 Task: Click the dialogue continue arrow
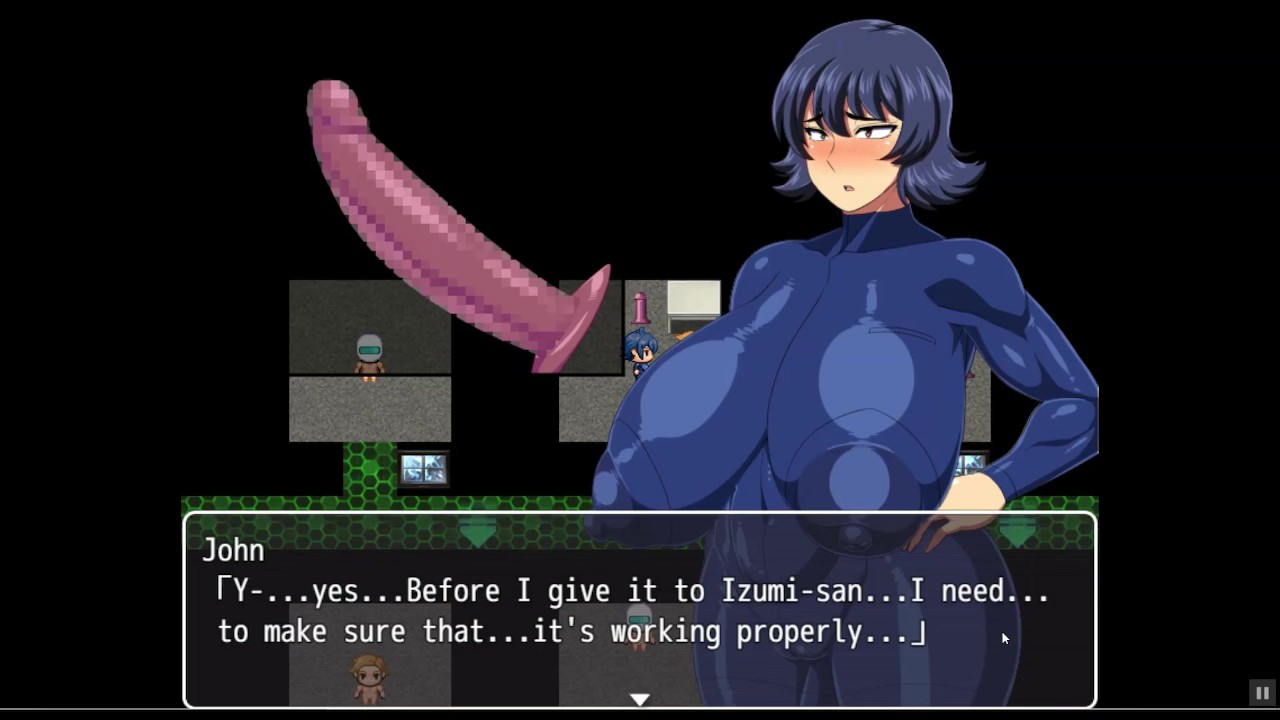tap(639, 699)
